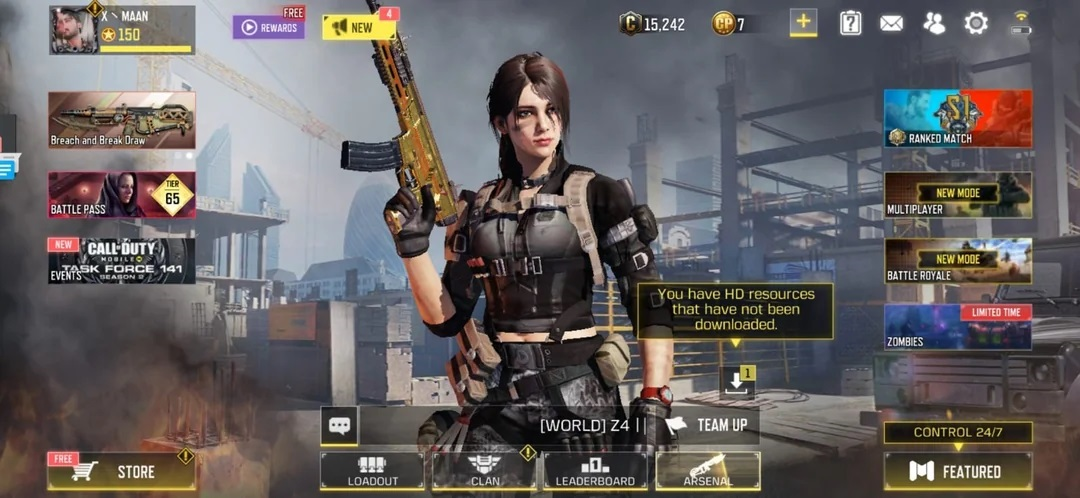The width and height of the screenshot is (1080, 498).
Task: Select the limited time Zombies mode
Action: (957, 327)
